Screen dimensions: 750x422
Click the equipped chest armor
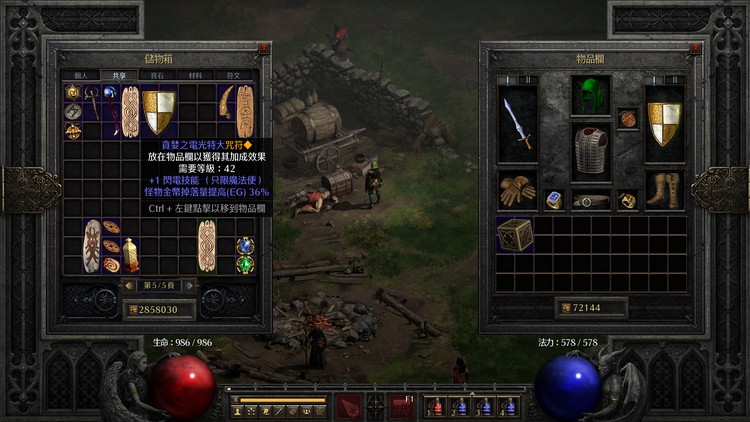pyautogui.click(x=590, y=152)
